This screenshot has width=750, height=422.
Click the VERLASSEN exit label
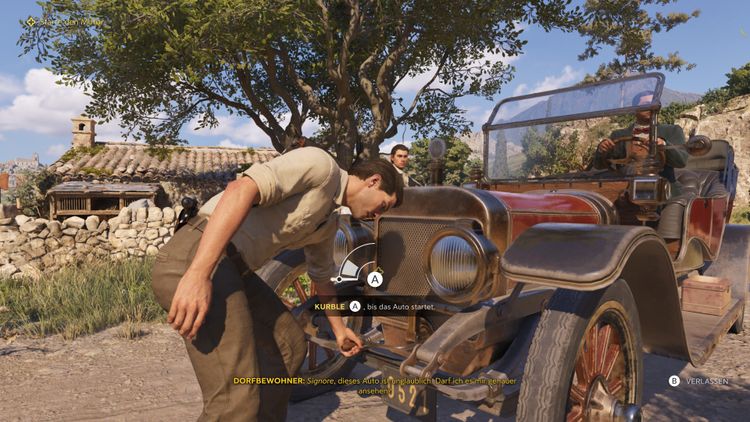coord(707,381)
